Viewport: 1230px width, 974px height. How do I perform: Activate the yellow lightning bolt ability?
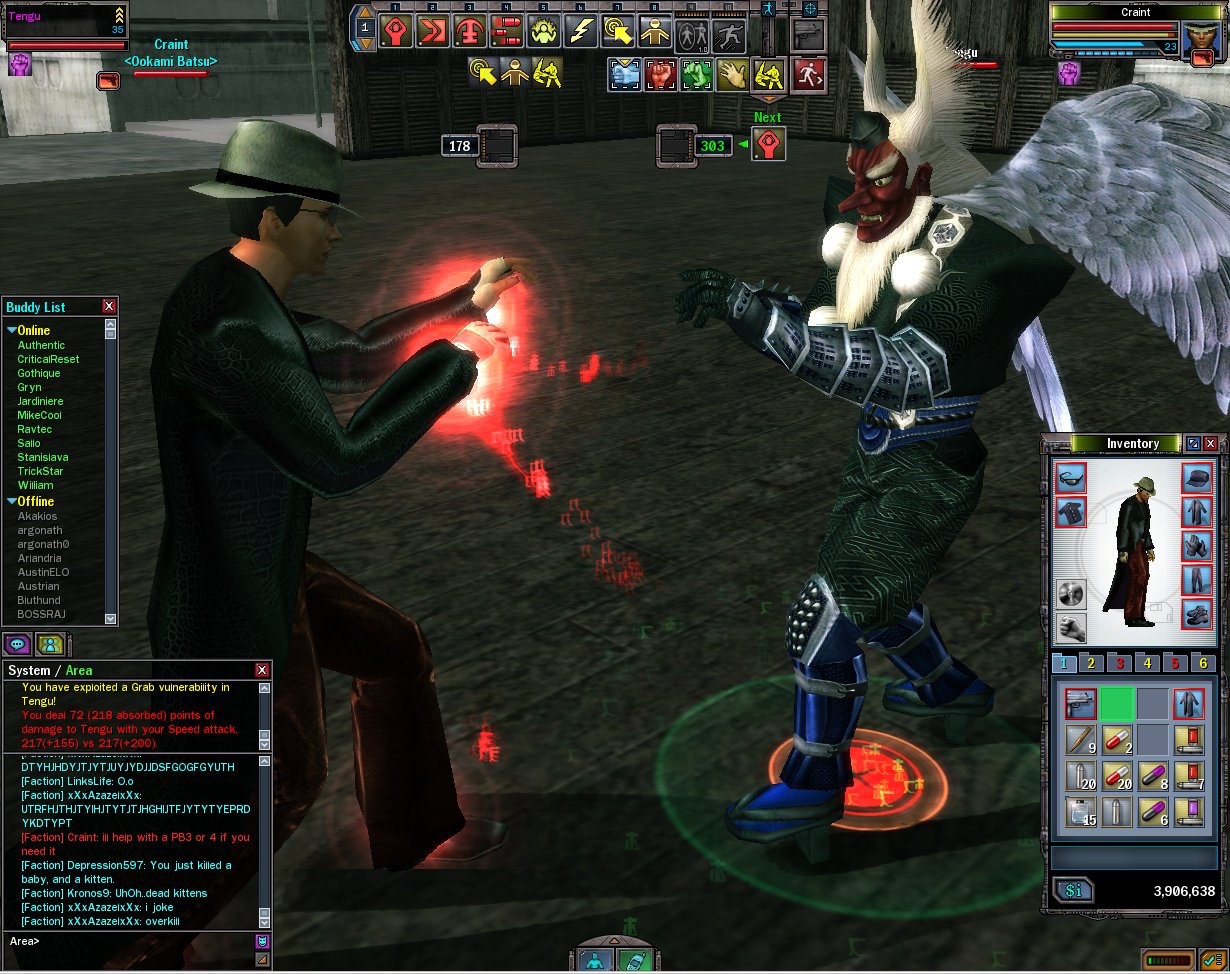click(581, 32)
